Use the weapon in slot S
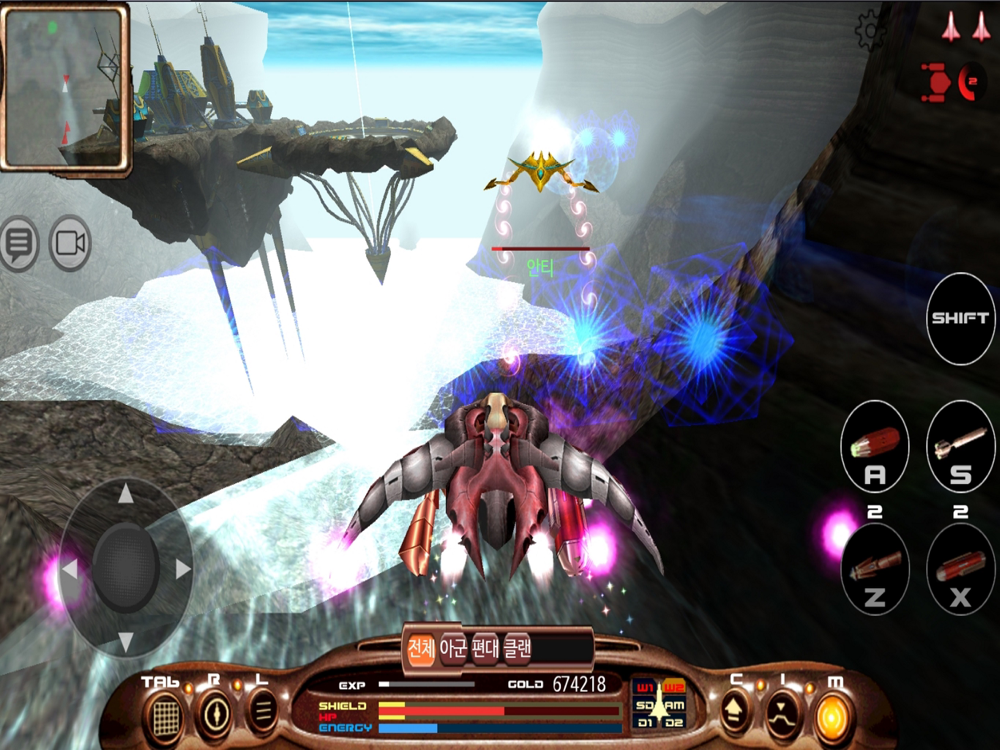Screen dimensions: 1000x750 [960, 448]
